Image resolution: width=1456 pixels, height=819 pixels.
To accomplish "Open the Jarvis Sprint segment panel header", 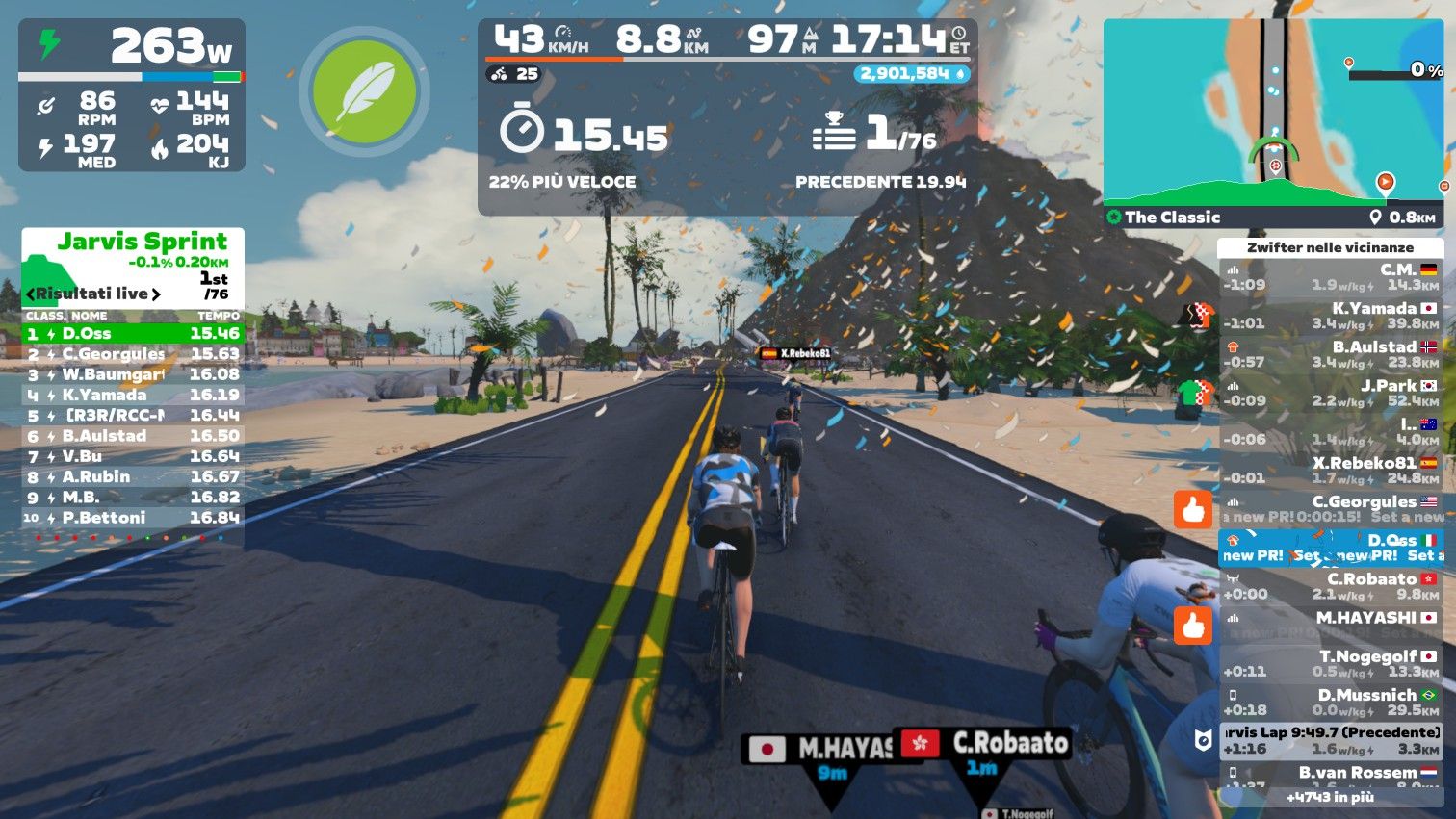I will coord(142,242).
